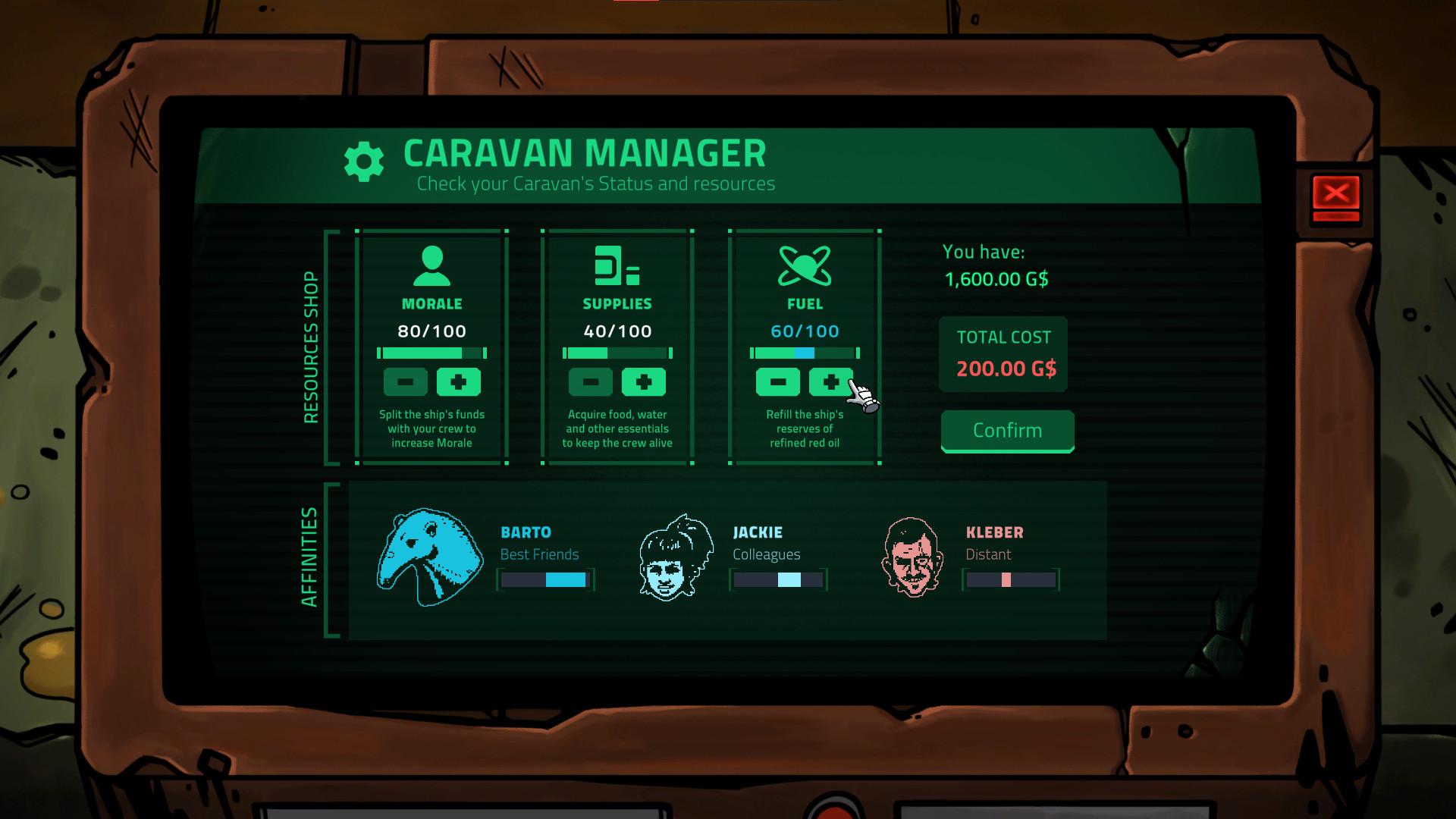Select the Morale person icon

click(x=431, y=267)
